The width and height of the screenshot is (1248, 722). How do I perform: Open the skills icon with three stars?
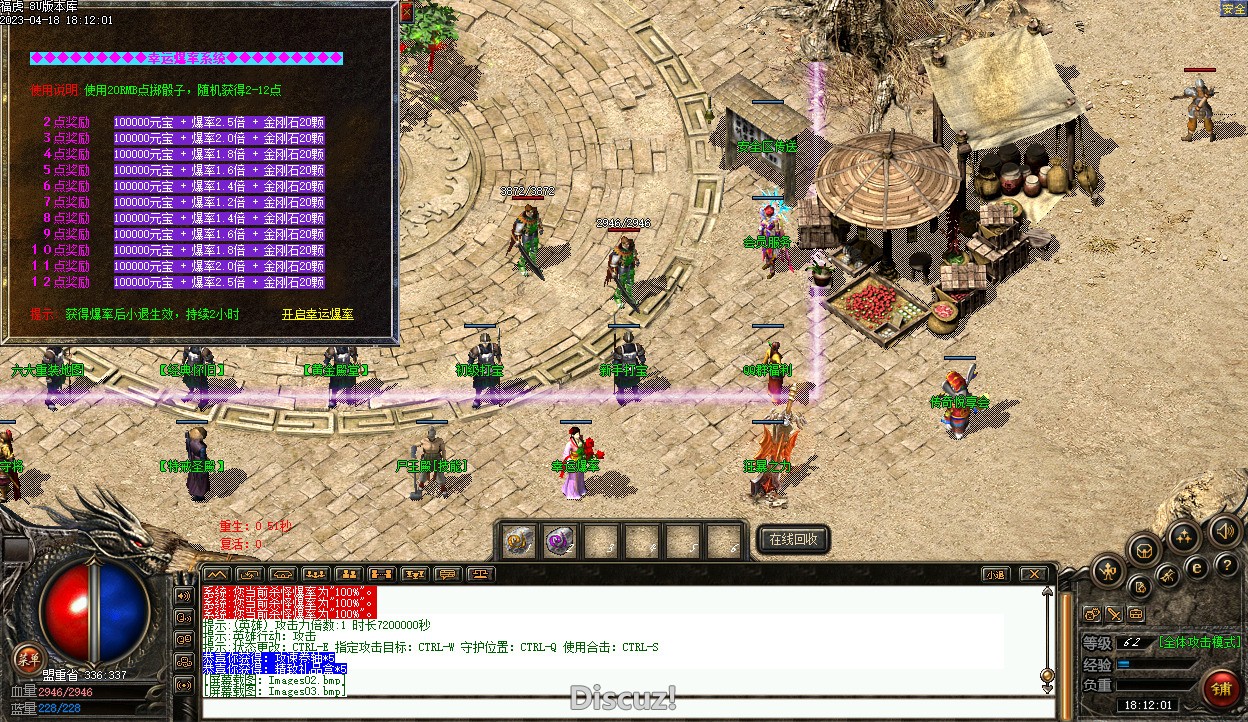1183,537
